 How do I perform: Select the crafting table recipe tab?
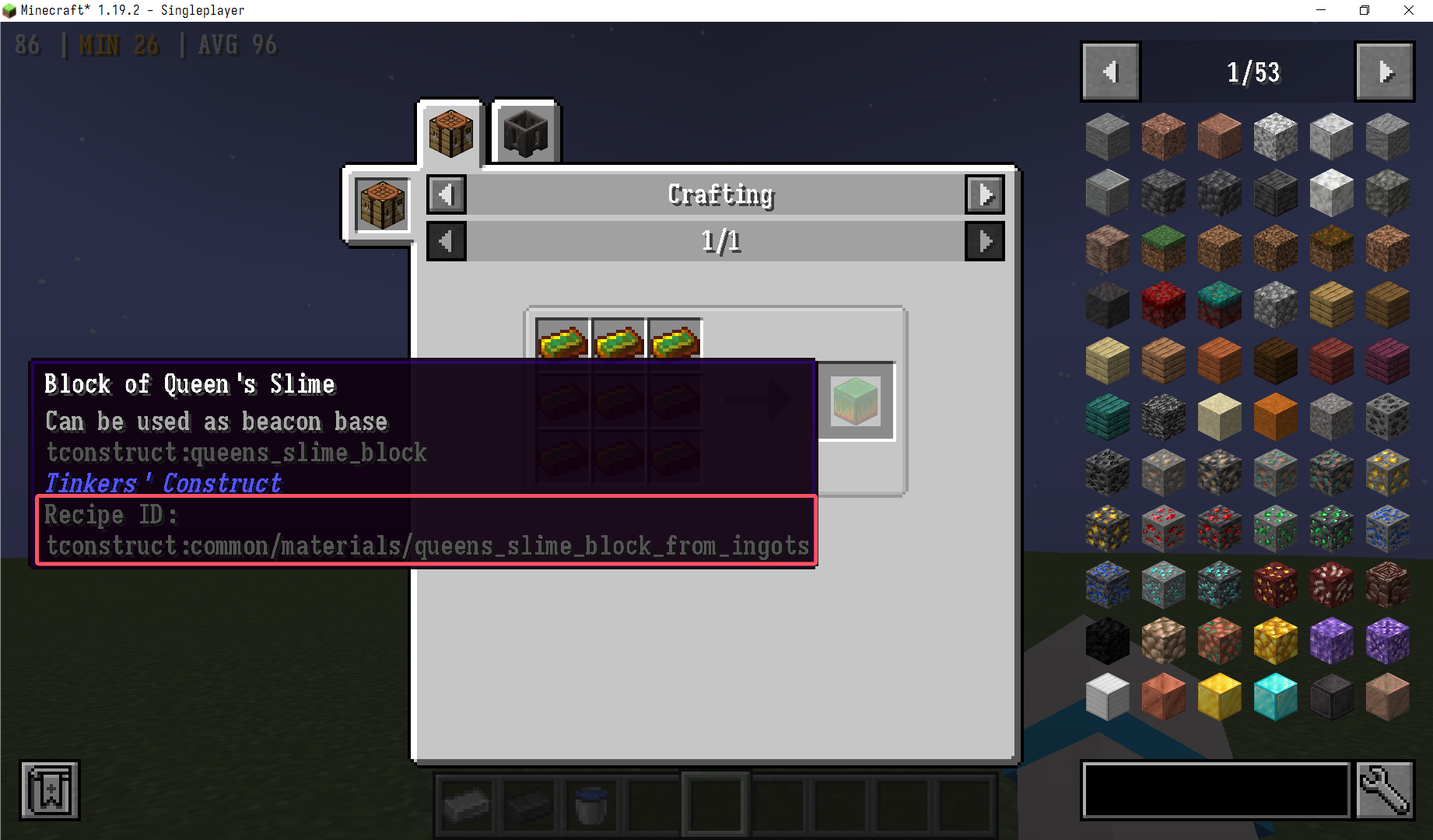pos(450,132)
